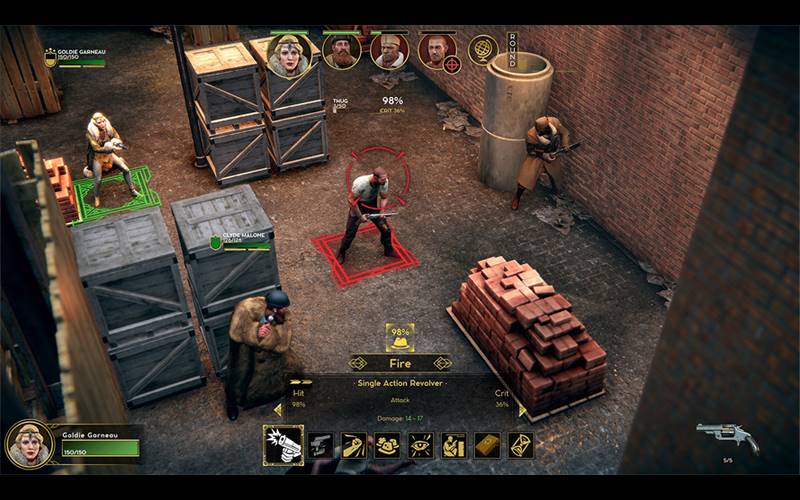Select the gold bar item ability

[487, 445]
